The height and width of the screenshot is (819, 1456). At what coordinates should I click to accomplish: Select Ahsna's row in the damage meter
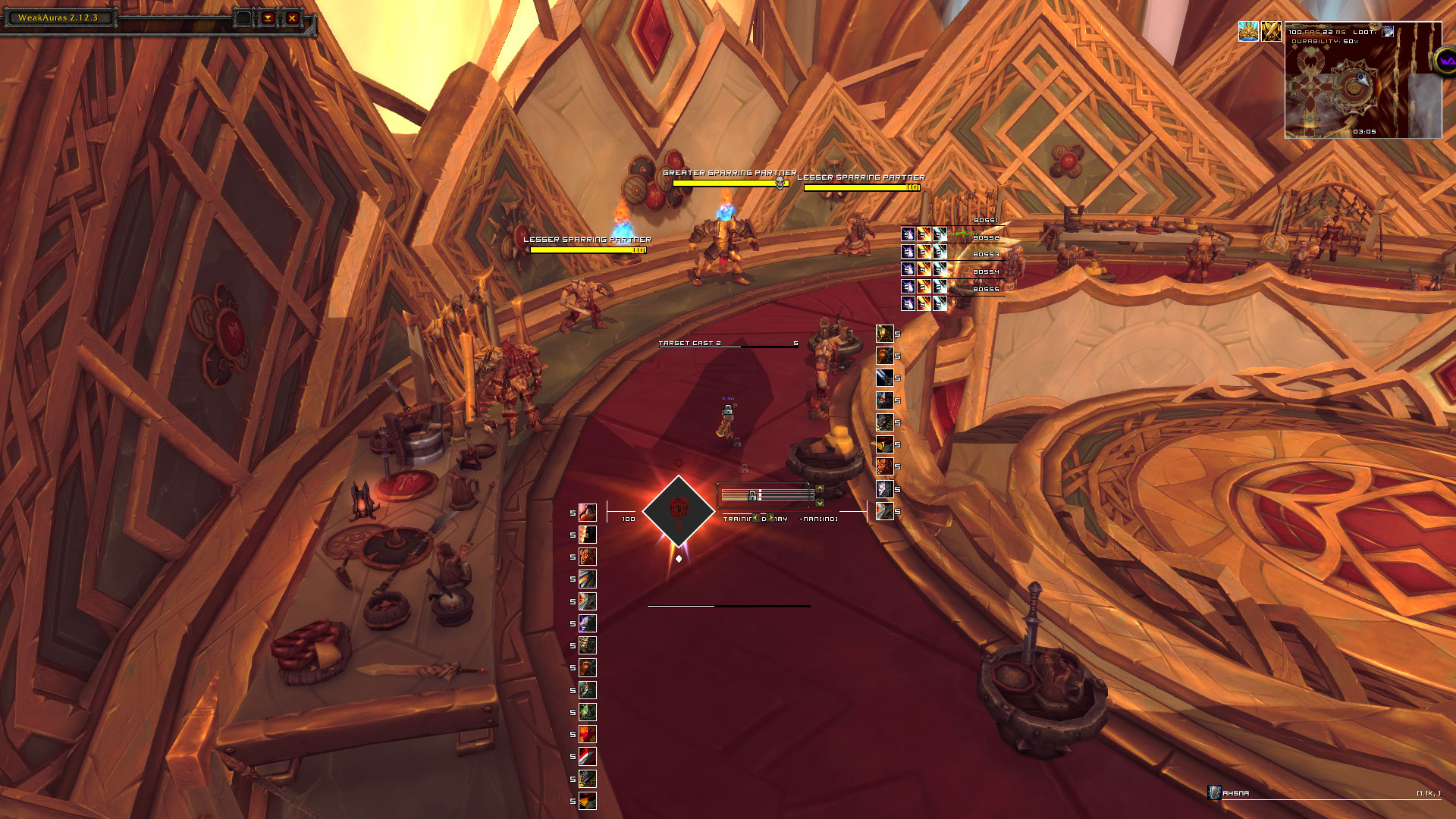pyautogui.click(x=1323, y=793)
